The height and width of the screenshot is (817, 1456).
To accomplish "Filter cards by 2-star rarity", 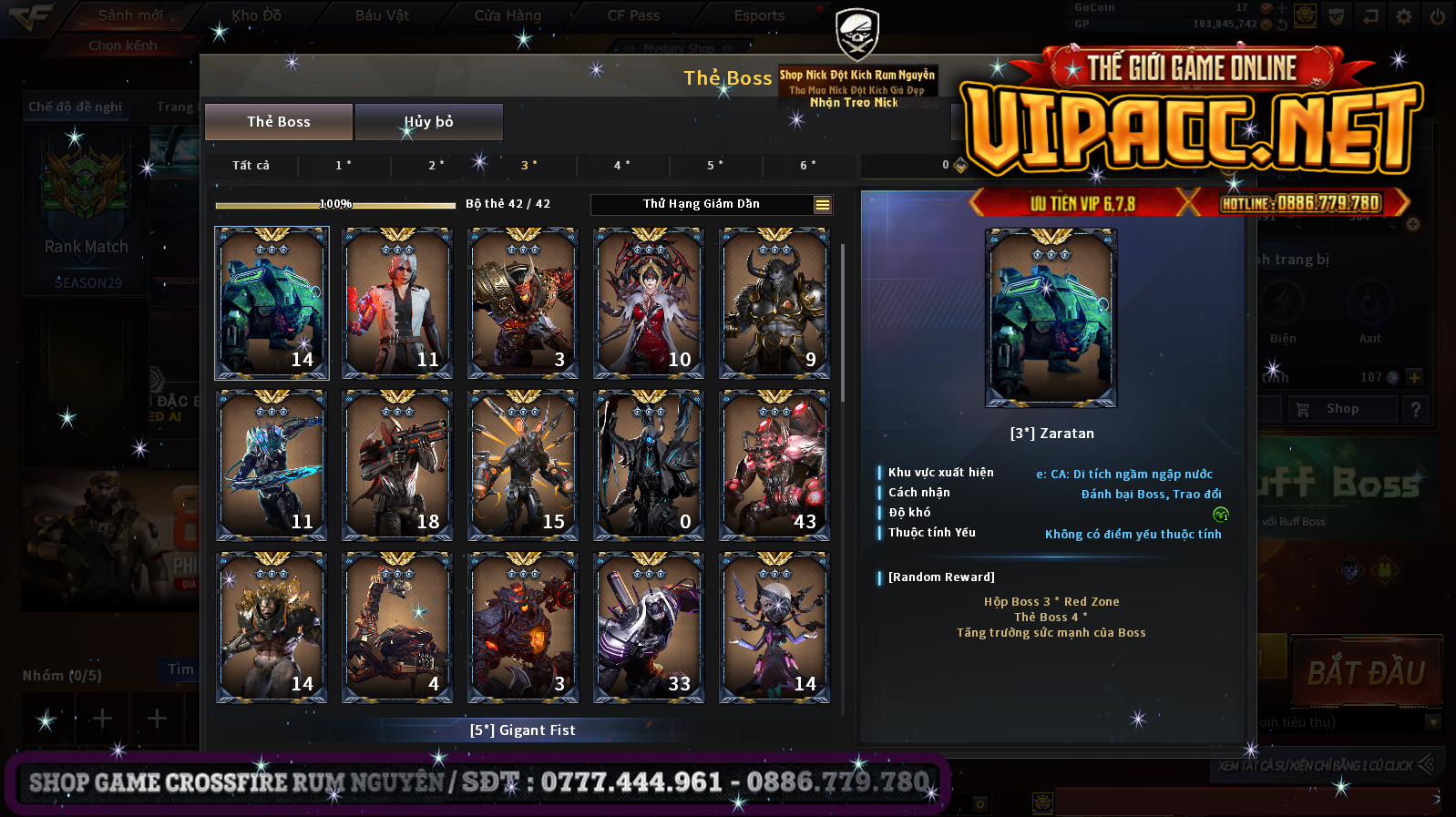I will pyautogui.click(x=436, y=165).
